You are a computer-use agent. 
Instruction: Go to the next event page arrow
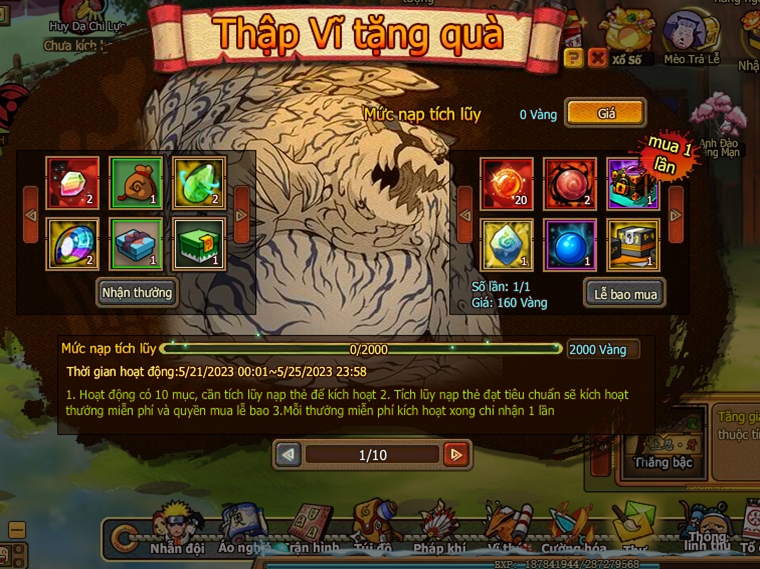tap(456, 455)
